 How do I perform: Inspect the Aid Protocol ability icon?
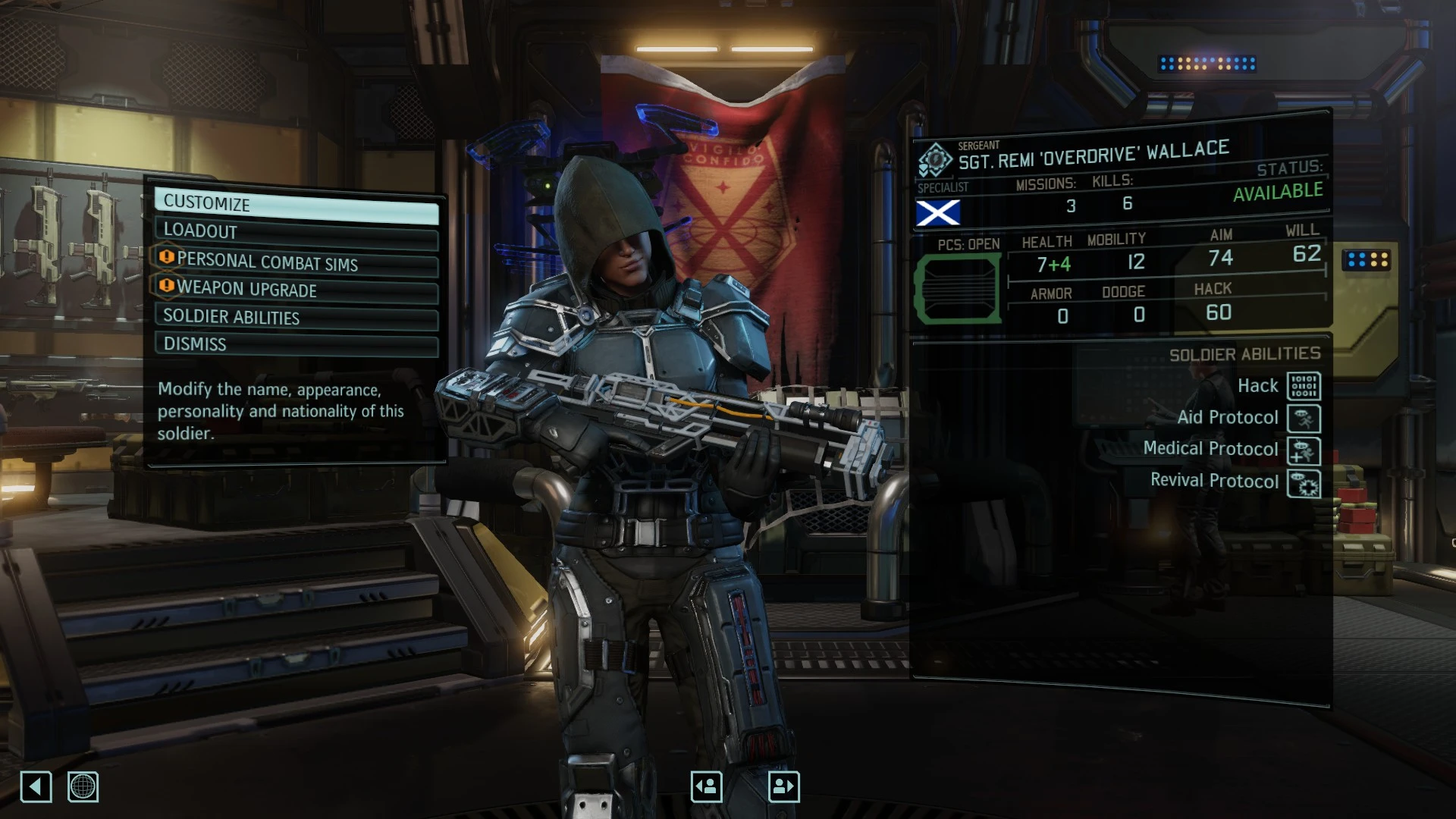(x=1304, y=418)
